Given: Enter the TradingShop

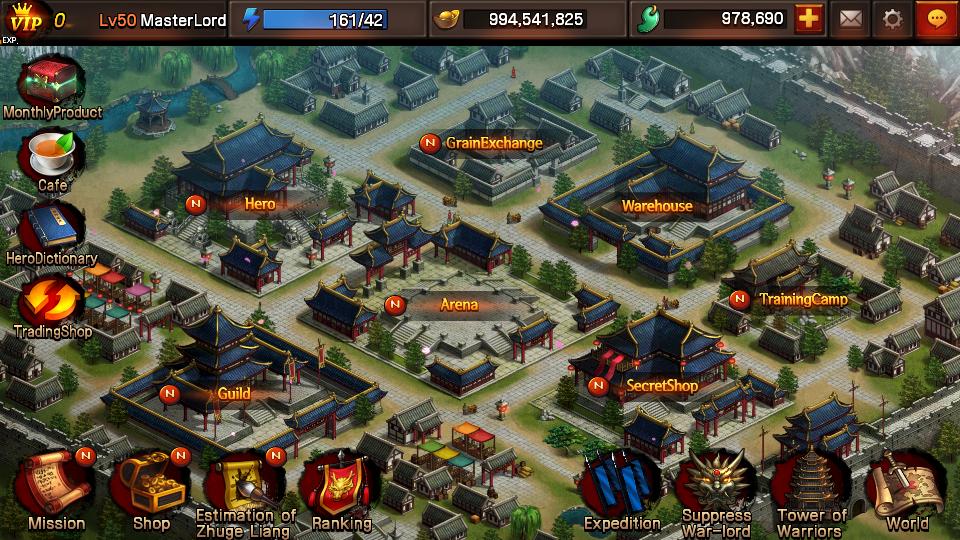Looking at the screenshot, I should (x=51, y=302).
